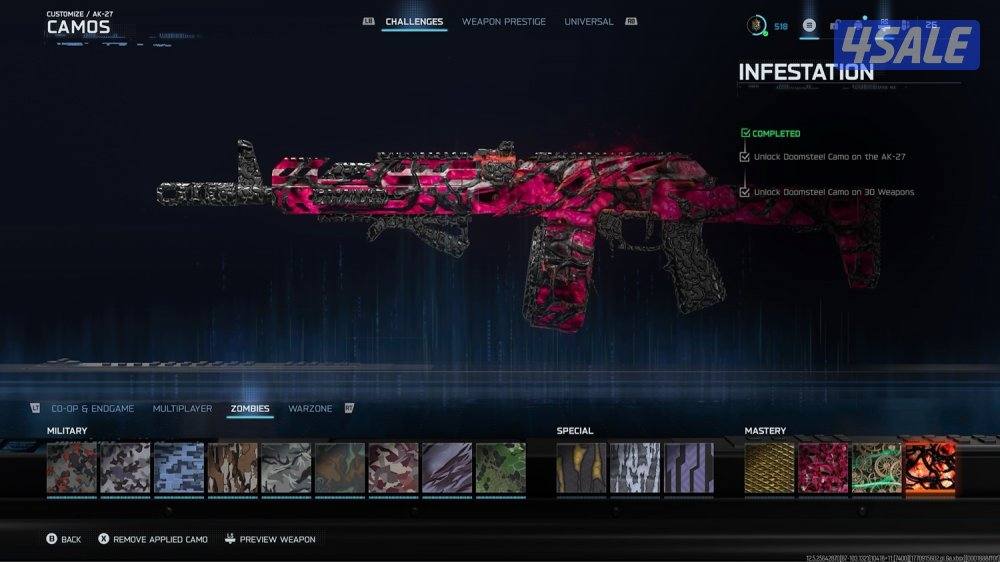Select the Zombies camo category
Screen dimensions: 1000x562
pos(250,409)
